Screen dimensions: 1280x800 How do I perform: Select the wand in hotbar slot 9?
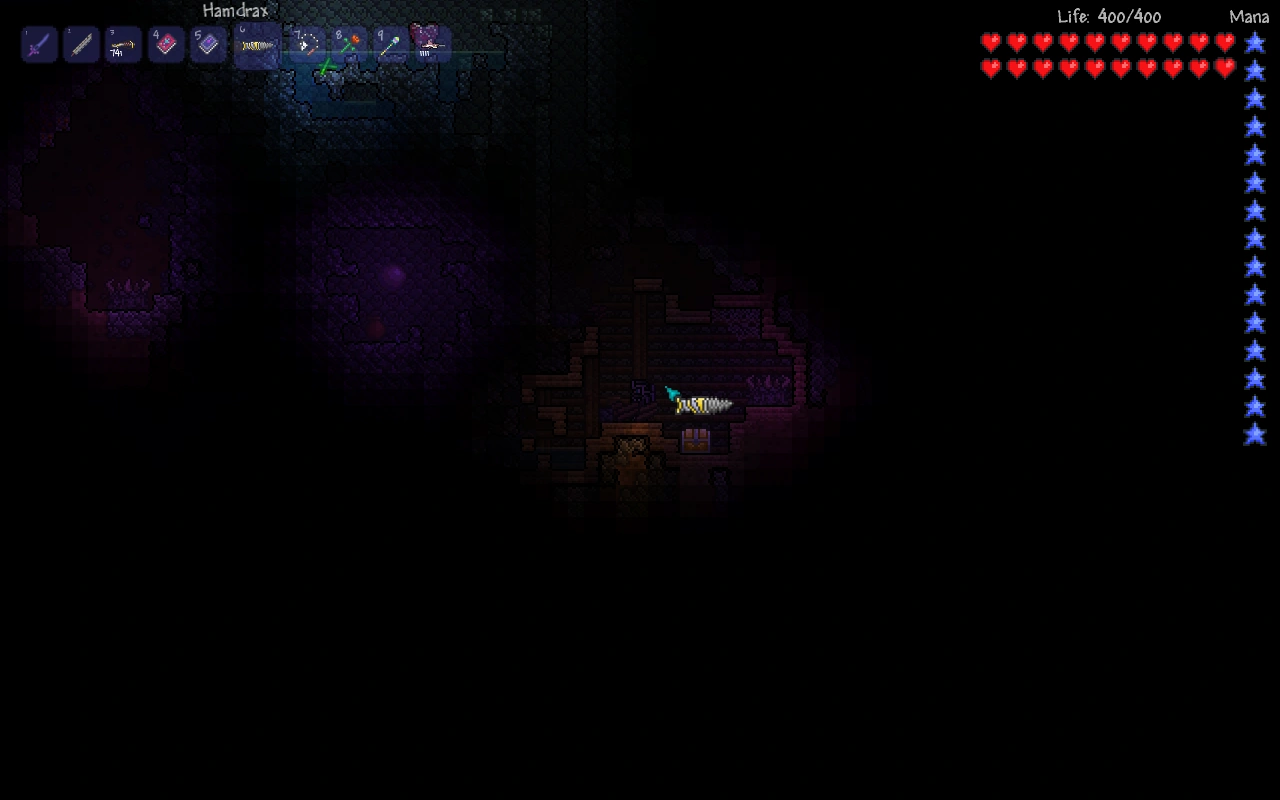pos(391,44)
